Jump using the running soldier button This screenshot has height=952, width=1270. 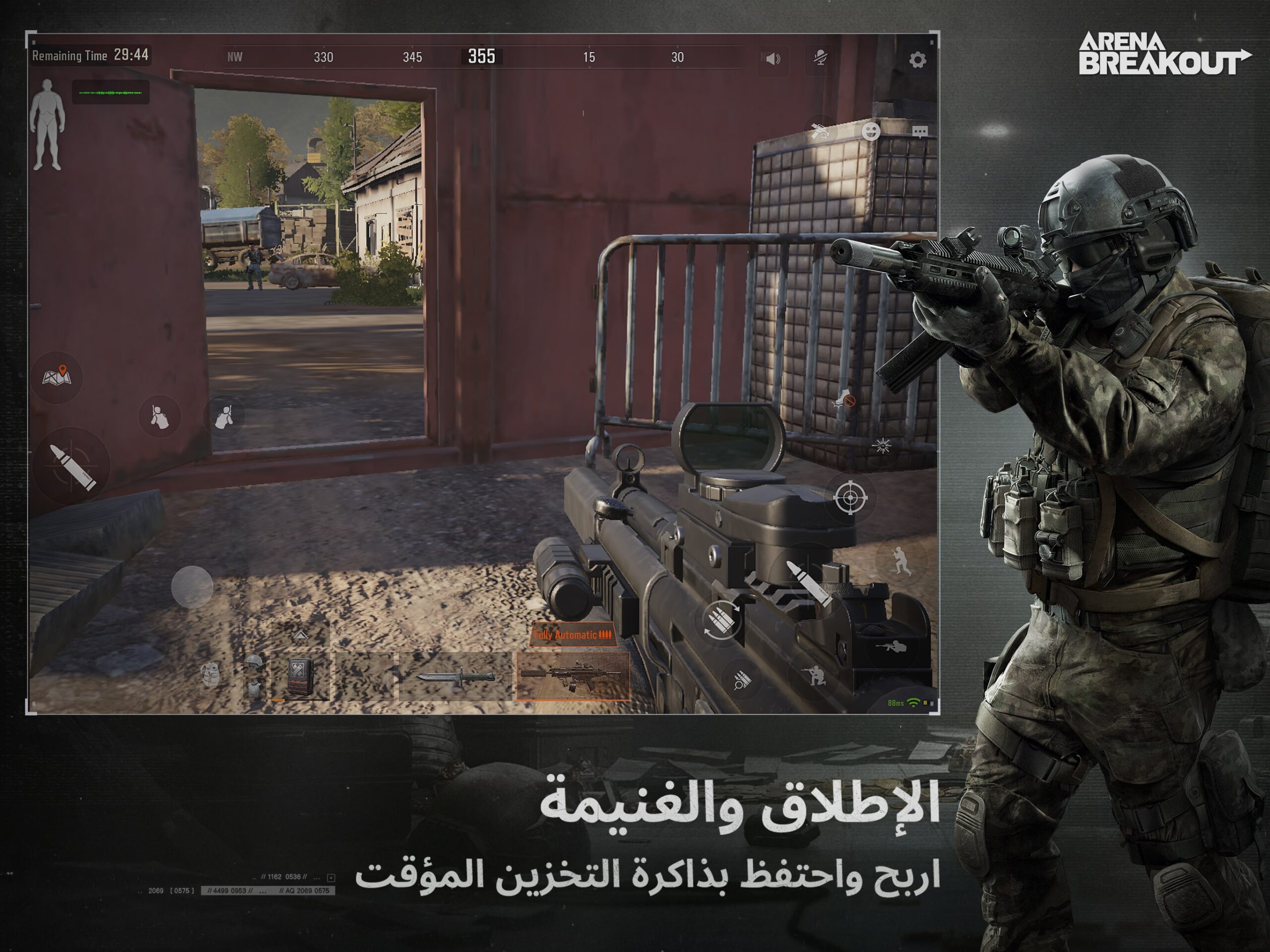(x=900, y=560)
